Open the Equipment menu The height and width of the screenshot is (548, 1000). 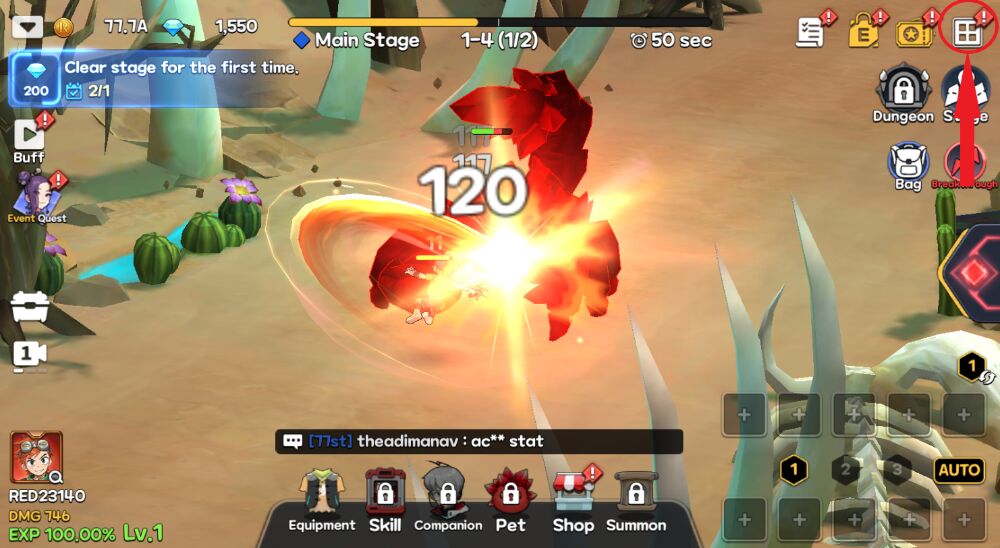click(322, 501)
